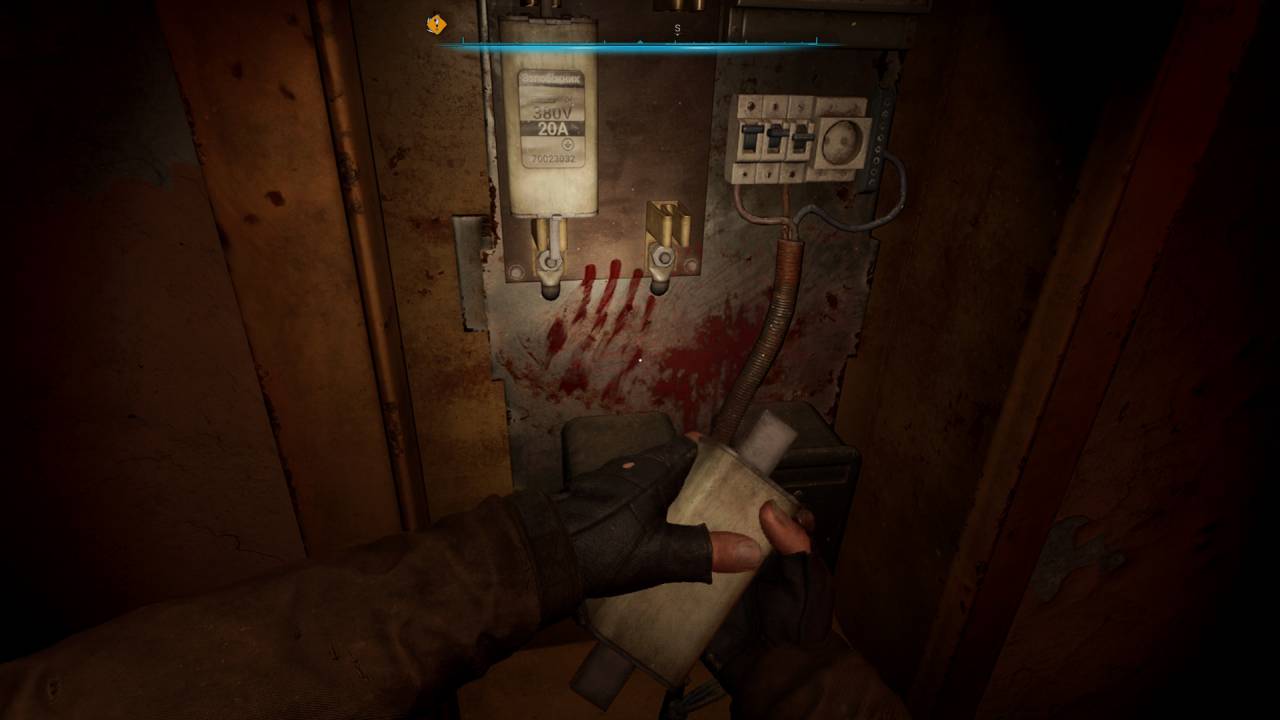1280x720 pixels.
Task: Click the orange quest objective marker
Action: point(436,24)
